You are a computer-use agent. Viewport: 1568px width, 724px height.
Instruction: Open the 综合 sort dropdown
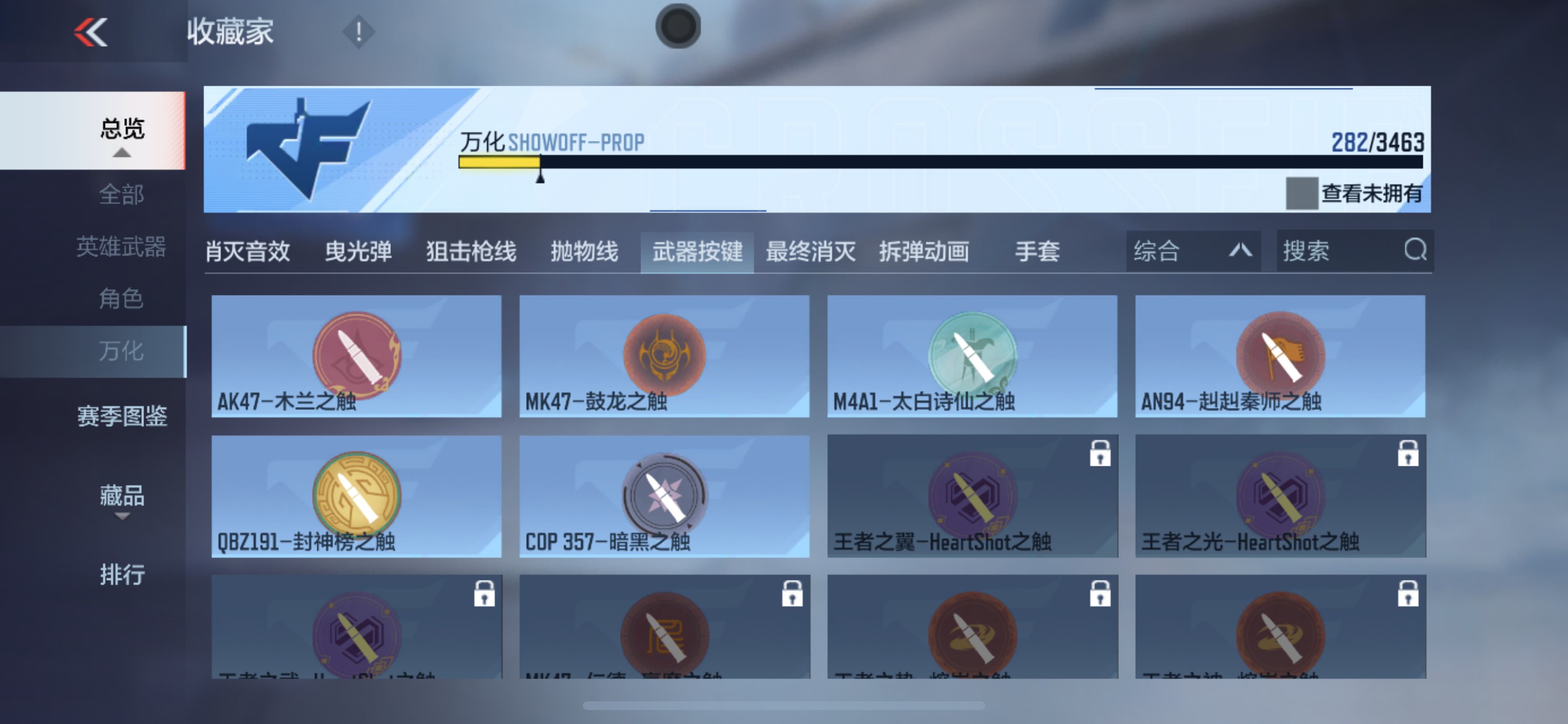pyautogui.click(x=1192, y=250)
